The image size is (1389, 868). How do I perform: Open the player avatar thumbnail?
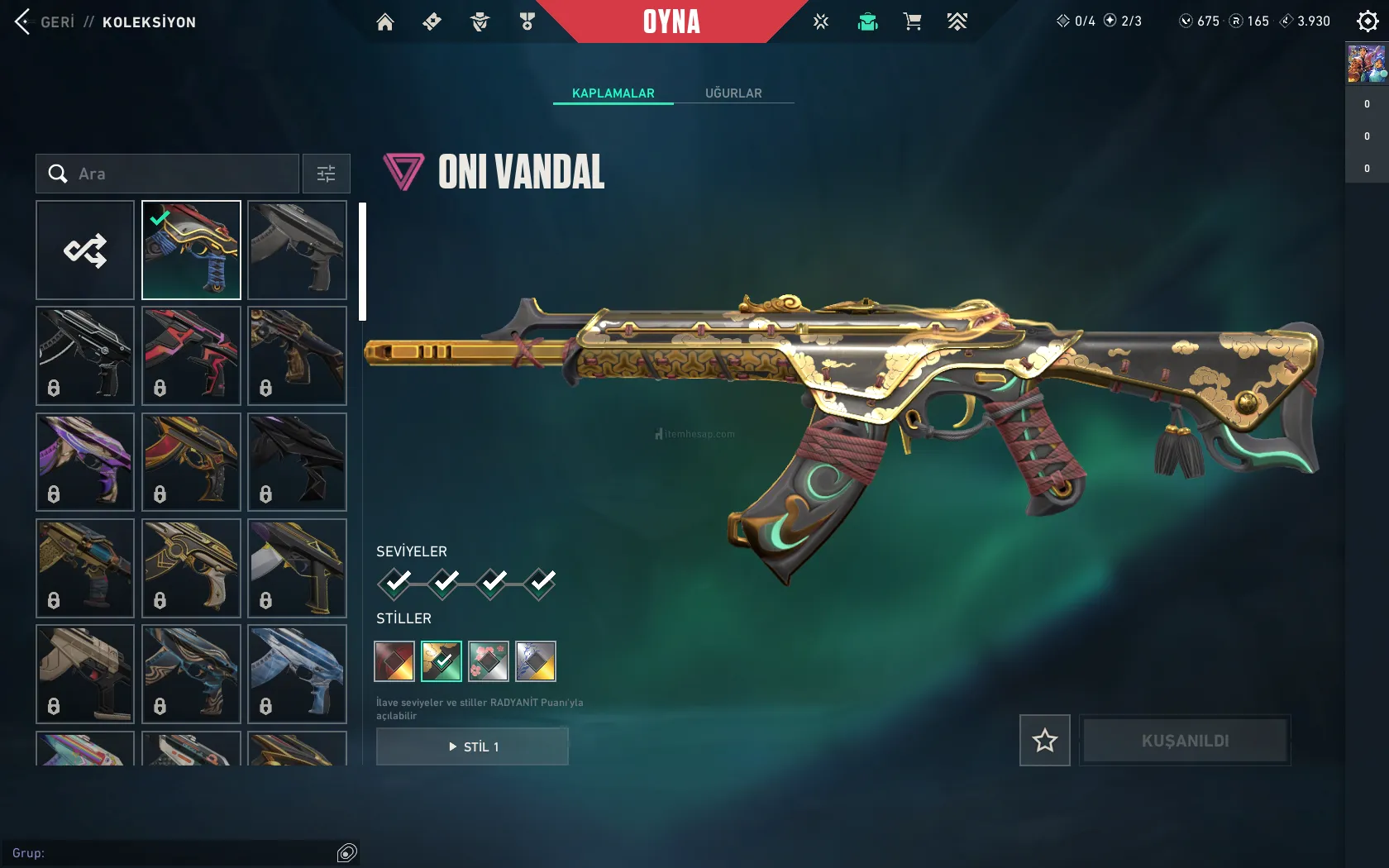(1367, 64)
